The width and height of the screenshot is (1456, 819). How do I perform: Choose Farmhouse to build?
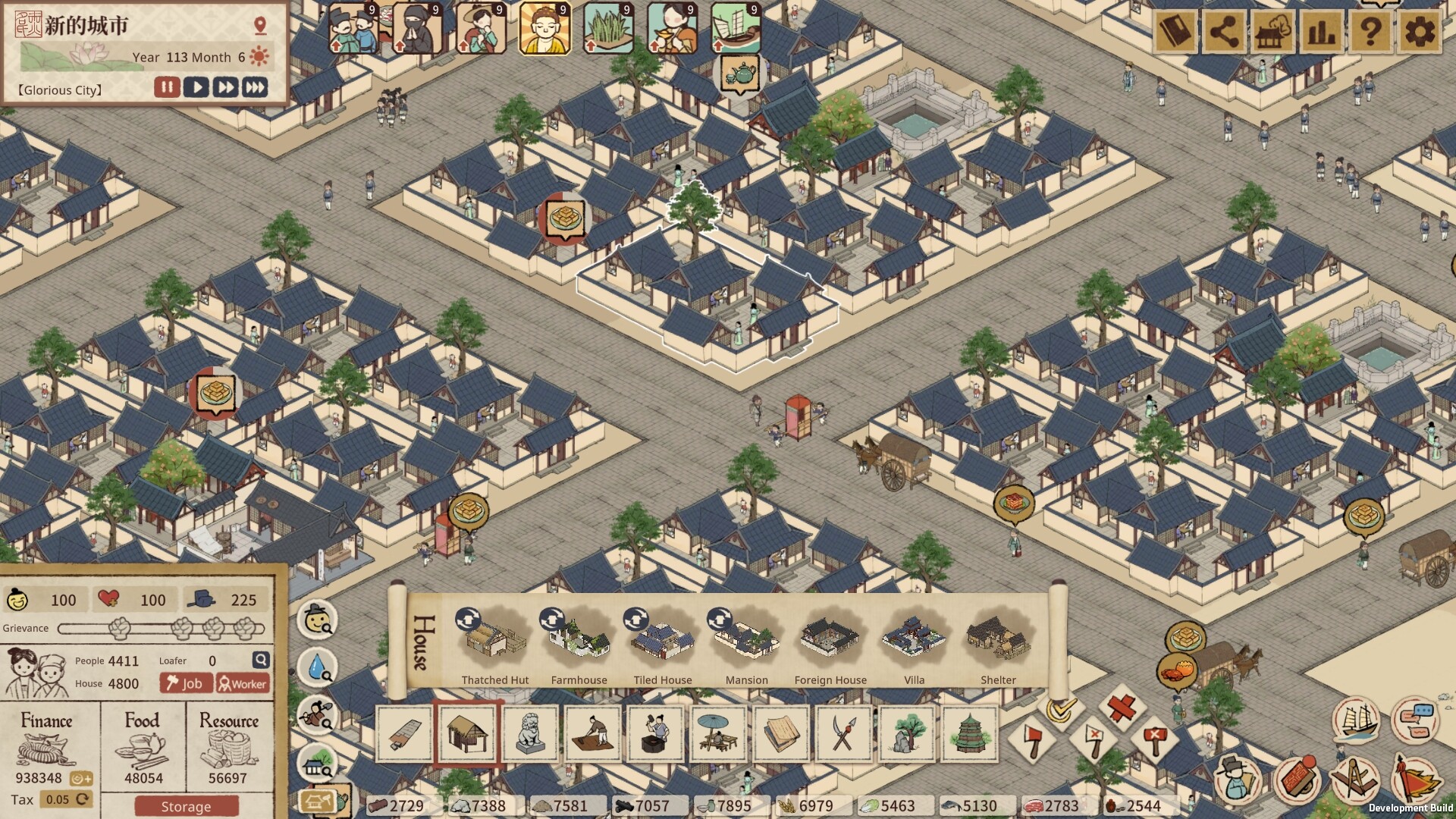point(579,643)
